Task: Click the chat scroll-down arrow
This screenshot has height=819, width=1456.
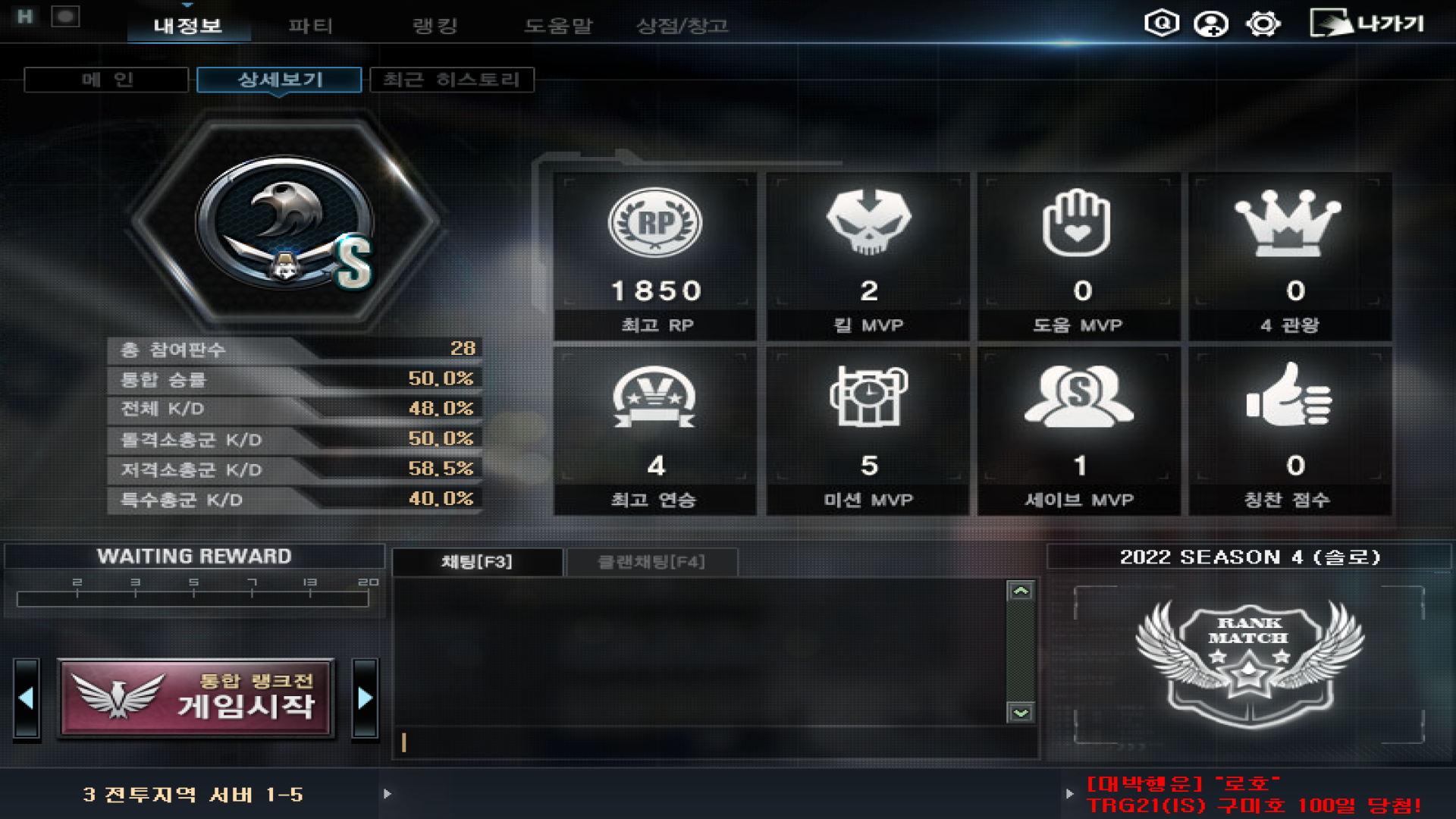Action: 1021,713
